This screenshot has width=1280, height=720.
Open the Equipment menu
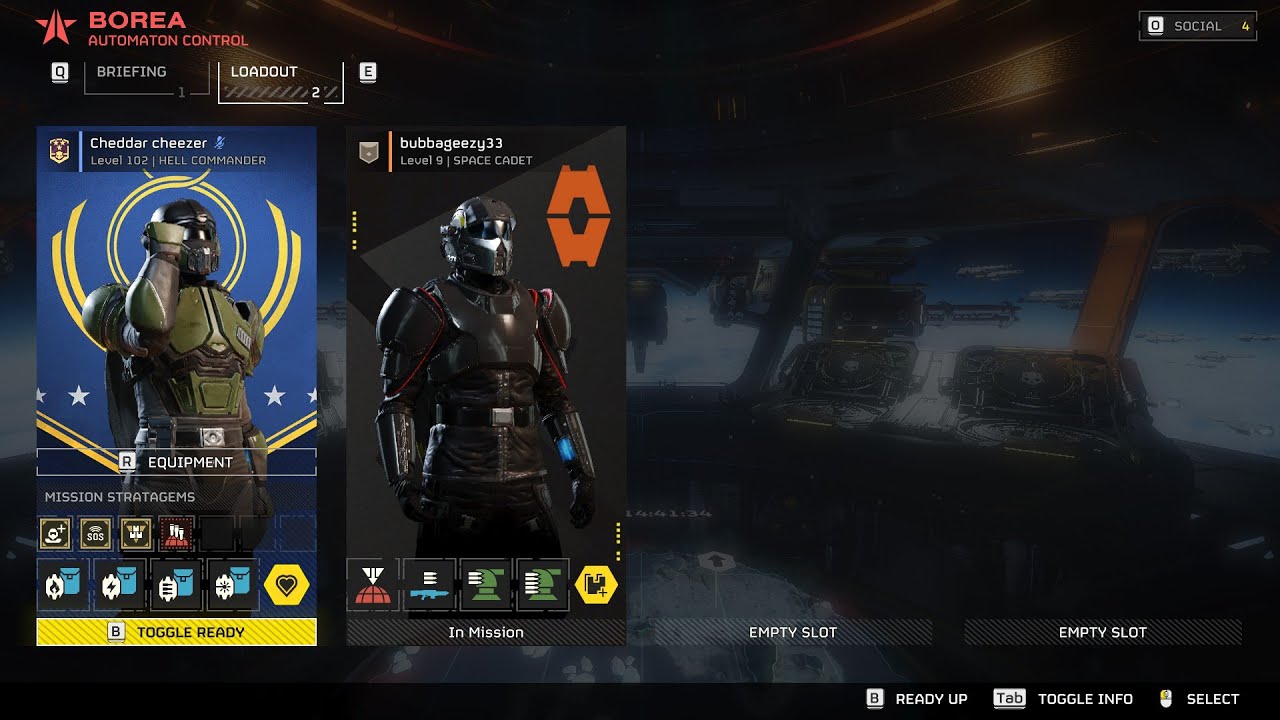pyautogui.click(x=177, y=462)
